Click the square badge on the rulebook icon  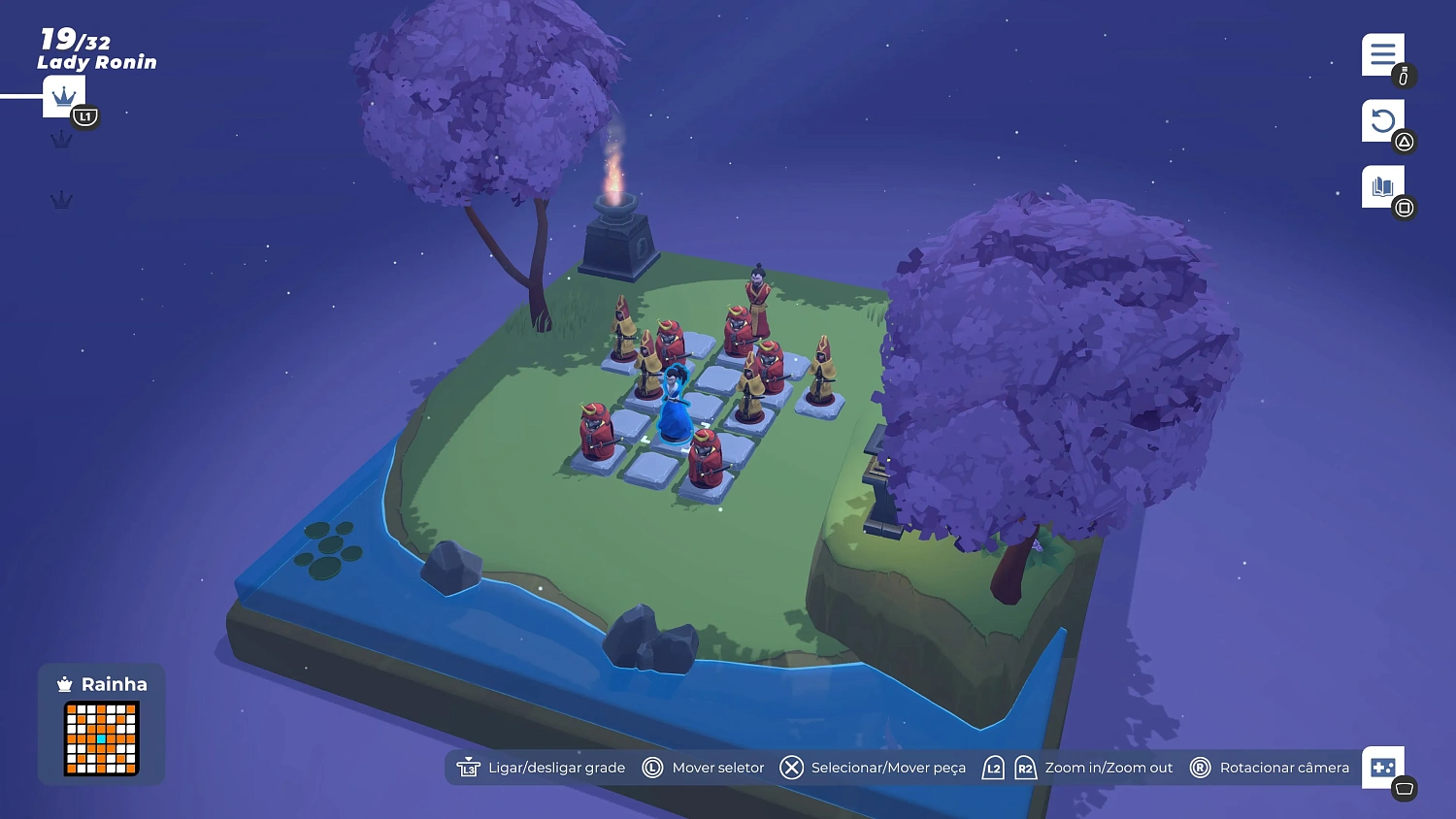coord(1404,207)
